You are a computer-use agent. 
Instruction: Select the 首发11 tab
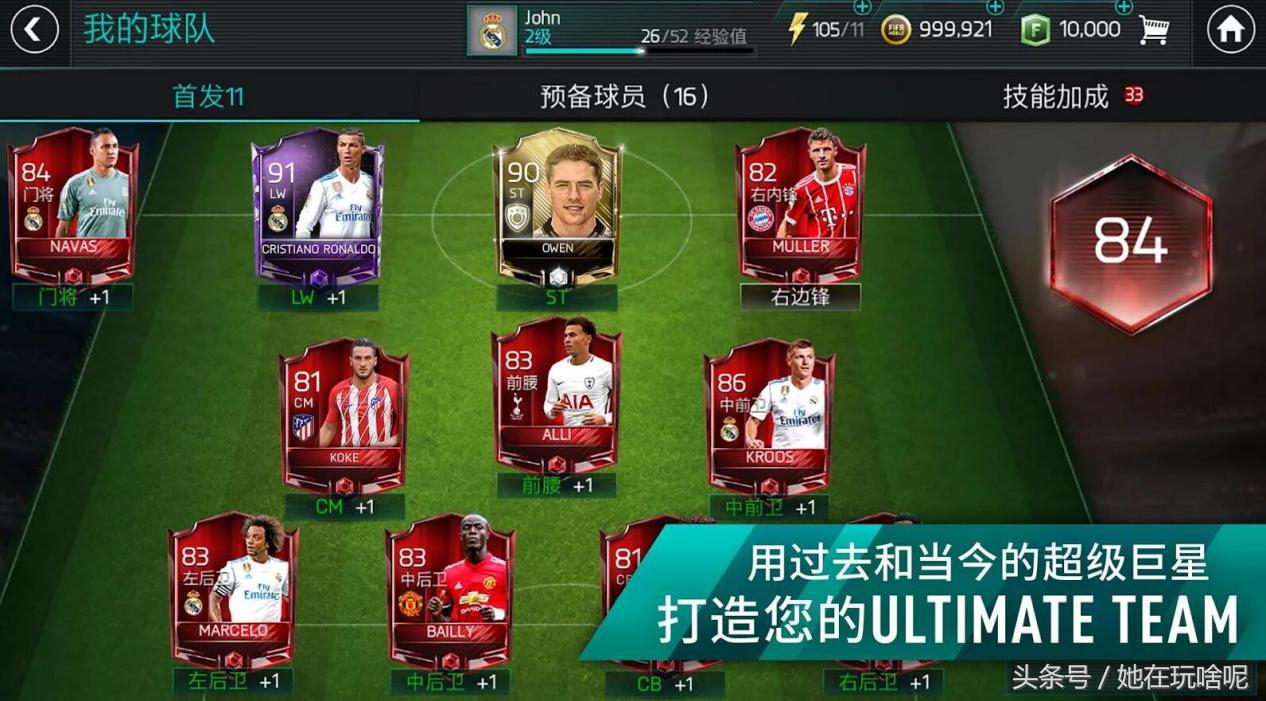tap(208, 96)
